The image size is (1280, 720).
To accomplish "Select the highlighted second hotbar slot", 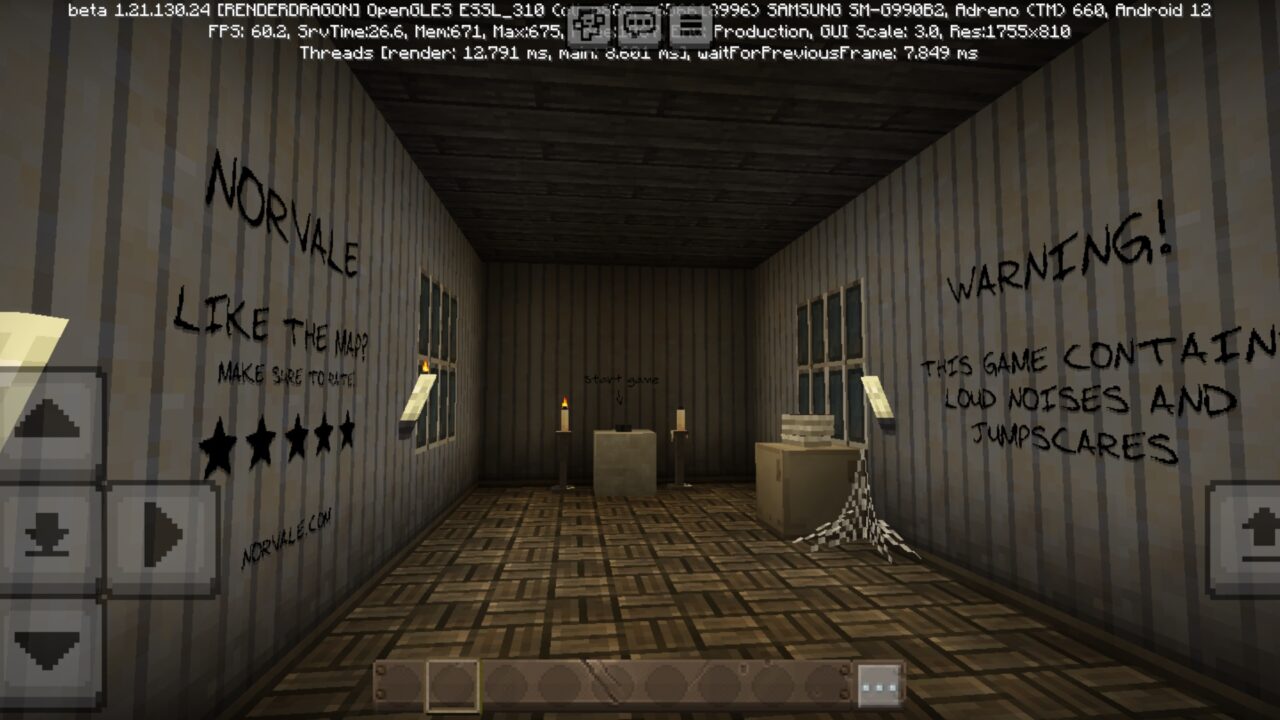I will tap(452, 684).
